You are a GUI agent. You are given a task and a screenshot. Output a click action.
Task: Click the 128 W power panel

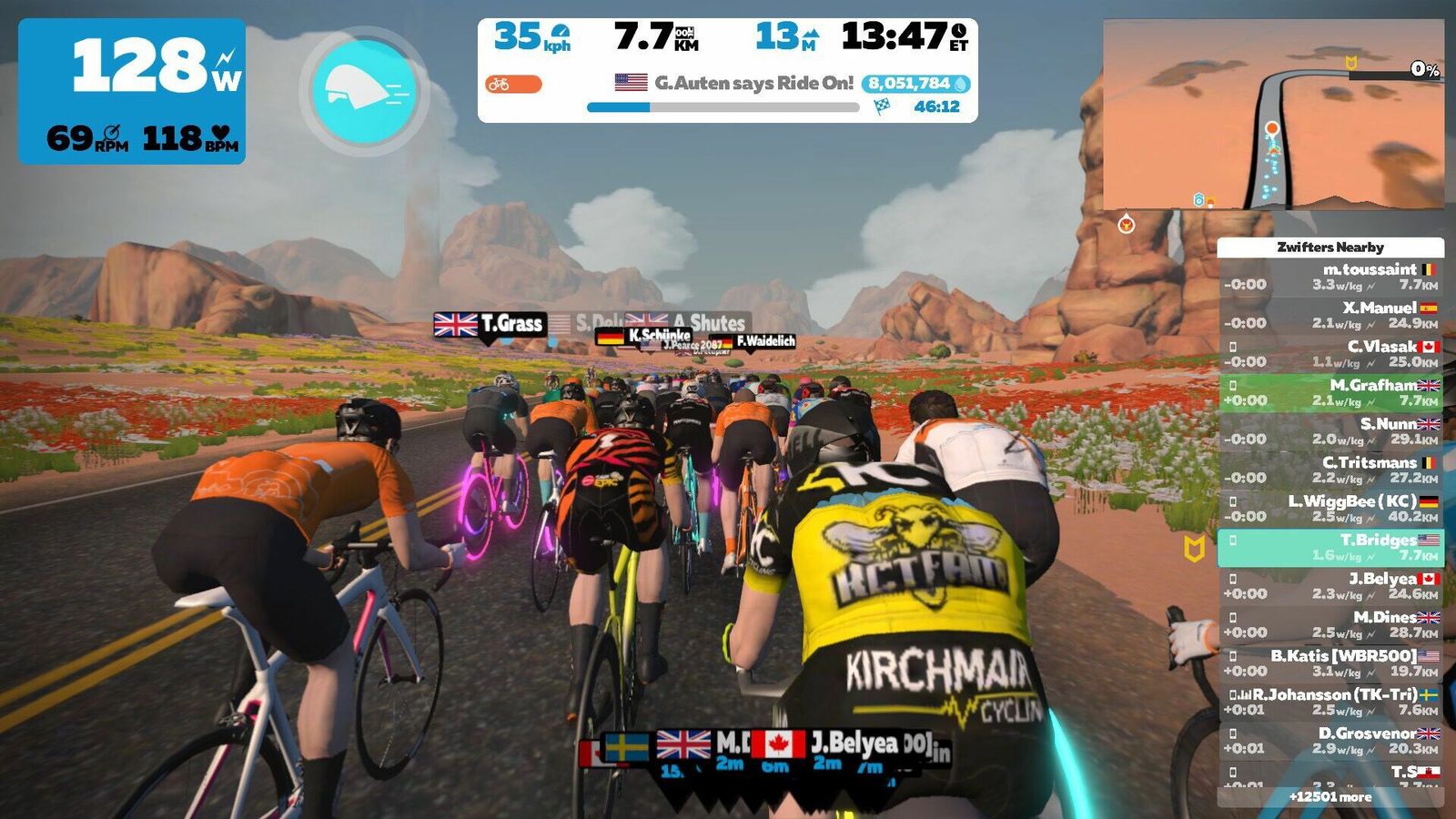(132, 91)
